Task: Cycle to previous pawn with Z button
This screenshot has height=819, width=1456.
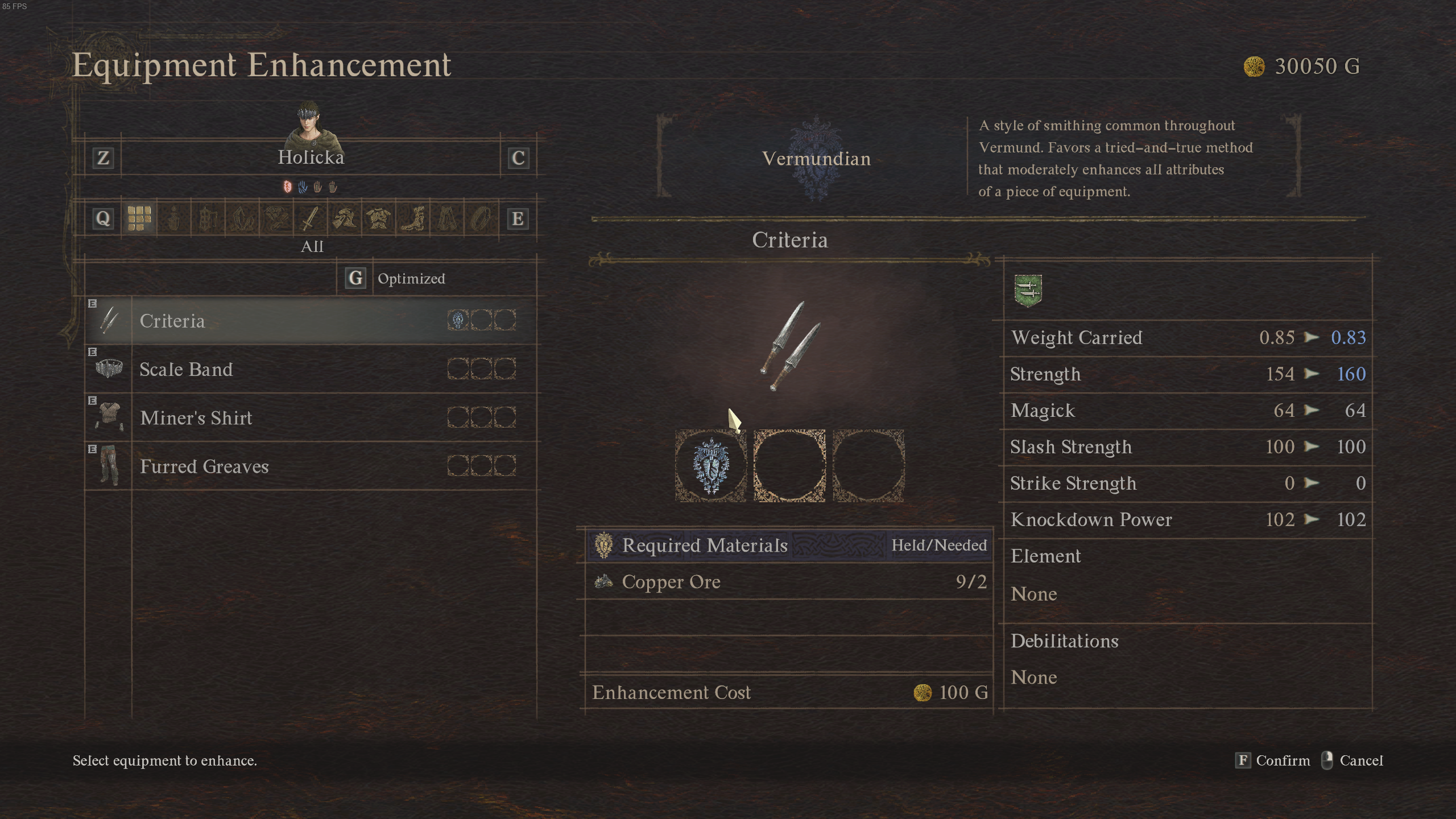Action: [103, 159]
